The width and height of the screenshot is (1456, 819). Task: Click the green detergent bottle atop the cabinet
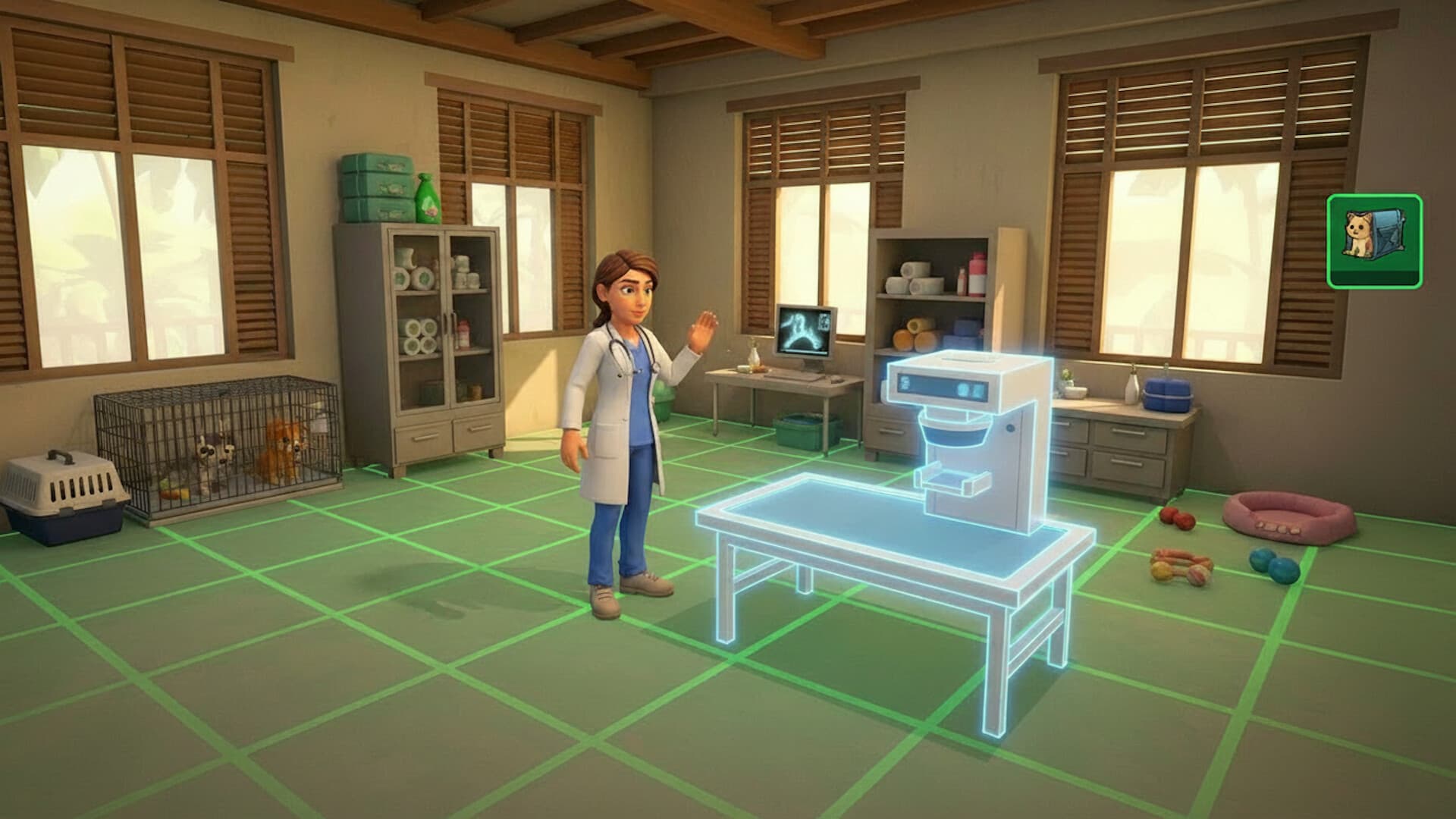[x=428, y=199]
